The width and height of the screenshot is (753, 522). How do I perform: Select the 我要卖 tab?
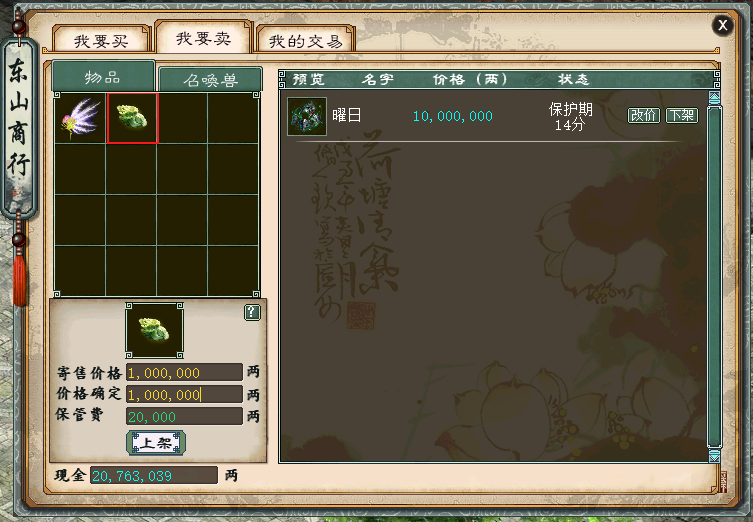[204, 38]
